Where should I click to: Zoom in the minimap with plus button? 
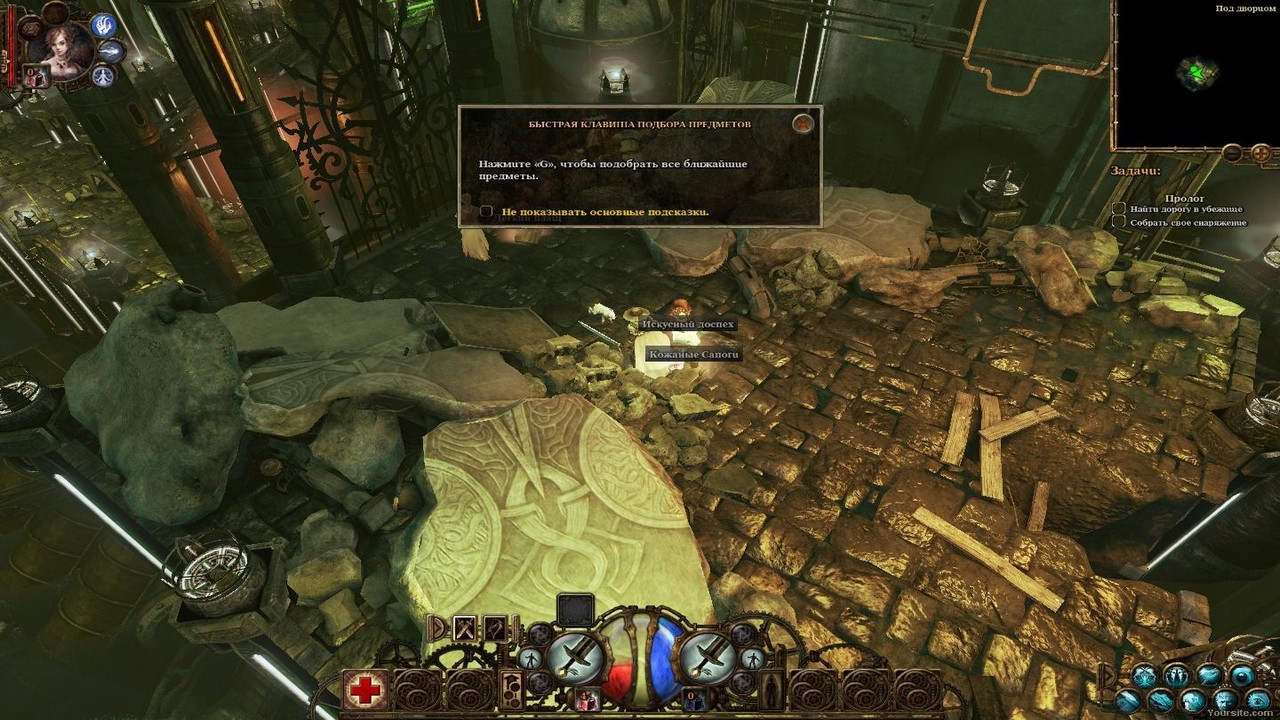tap(1261, 153)
